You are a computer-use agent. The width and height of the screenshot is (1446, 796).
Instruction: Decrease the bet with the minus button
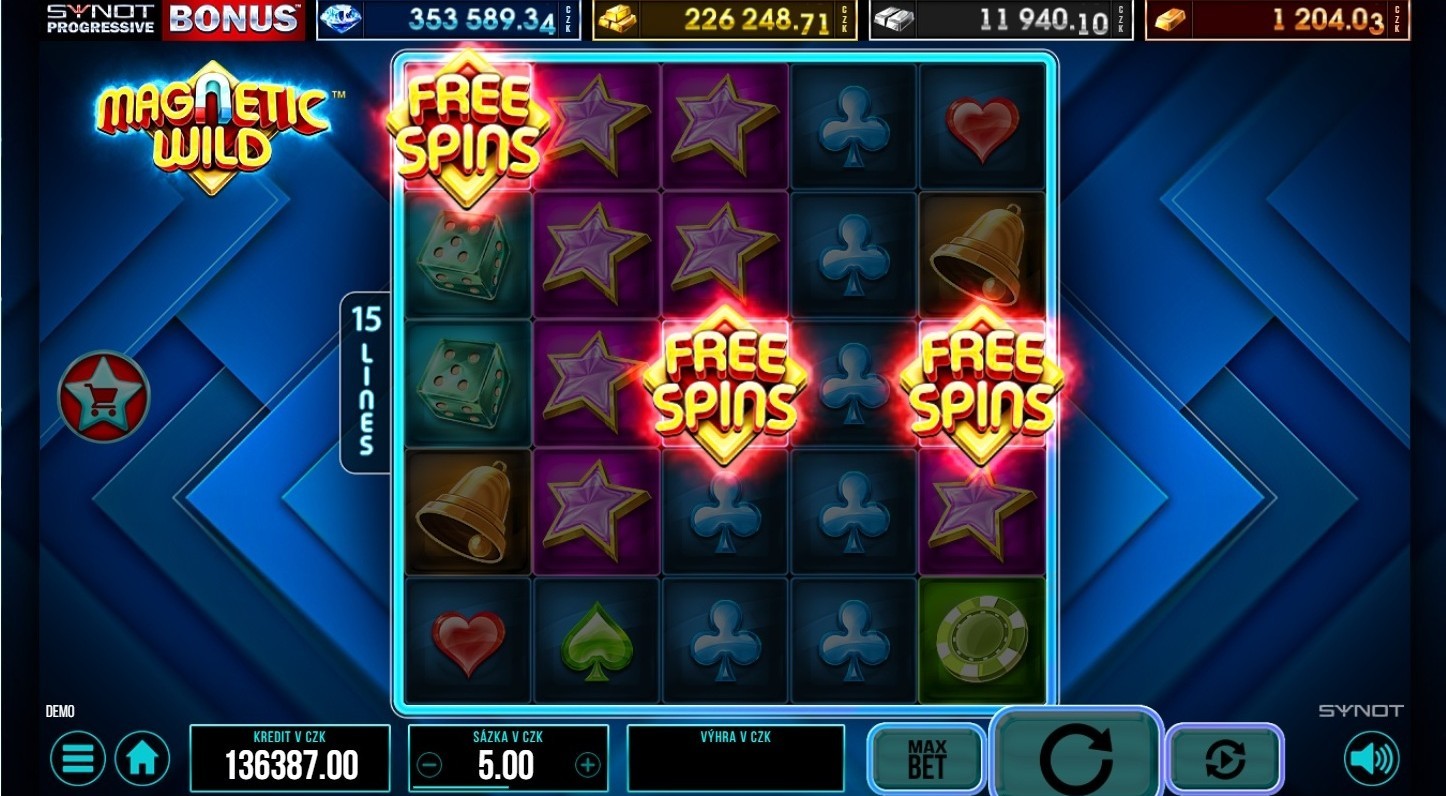click(x=428, y=766)
